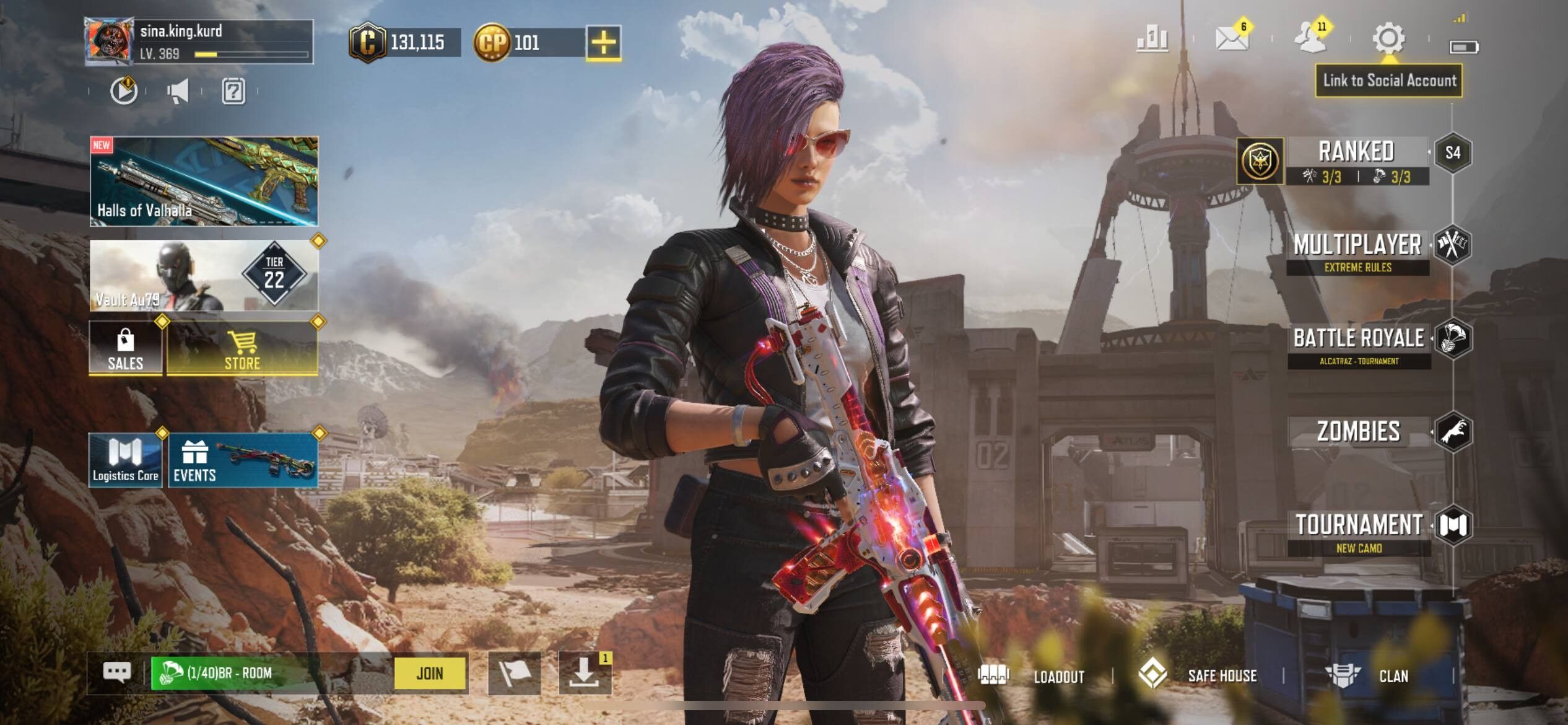The width and height of the screenshot is (1568, 725).
Task: Open the Zombies mode
Action: [1359, 432]
